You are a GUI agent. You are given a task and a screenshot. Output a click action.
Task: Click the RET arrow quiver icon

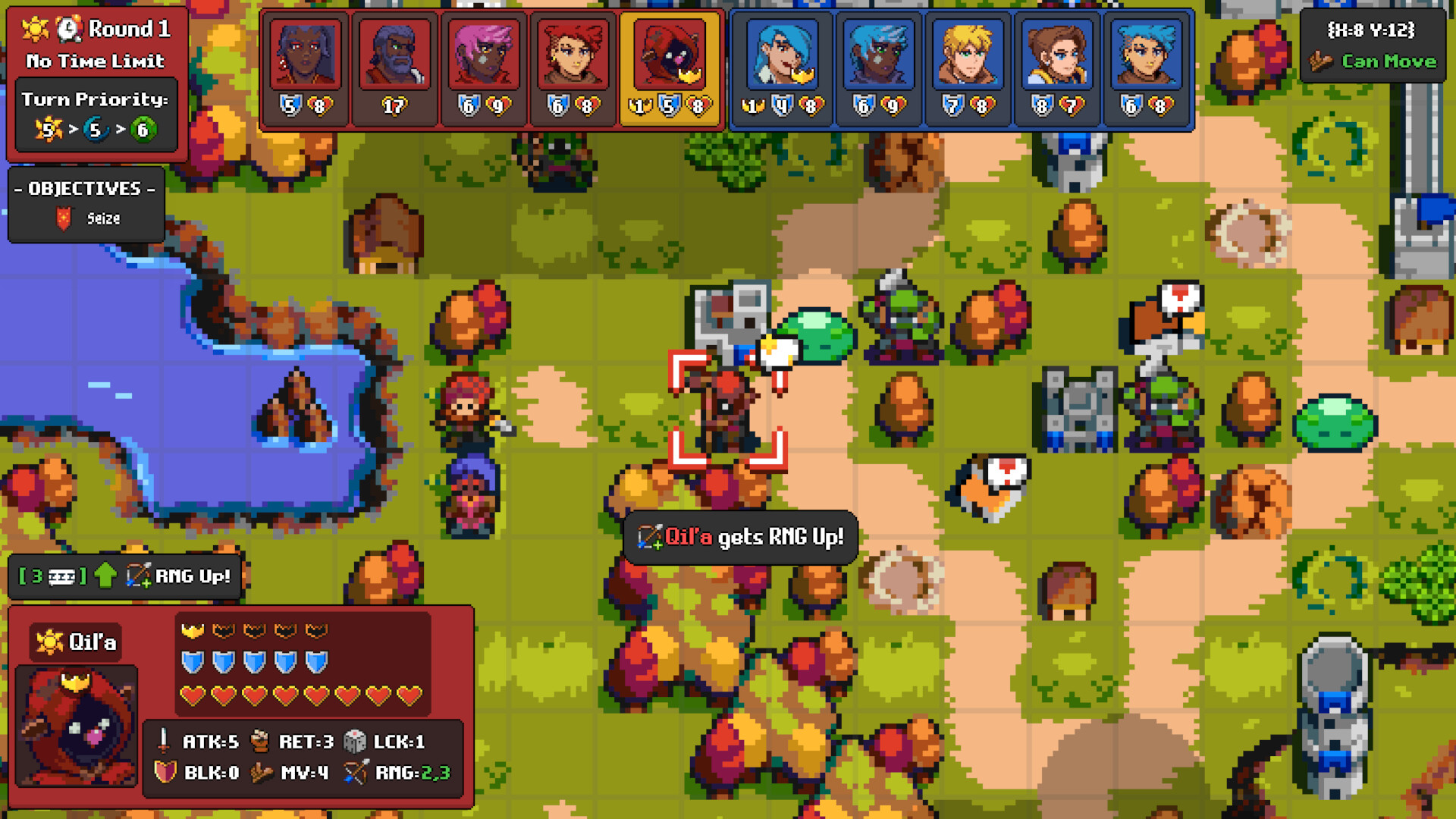262,742
